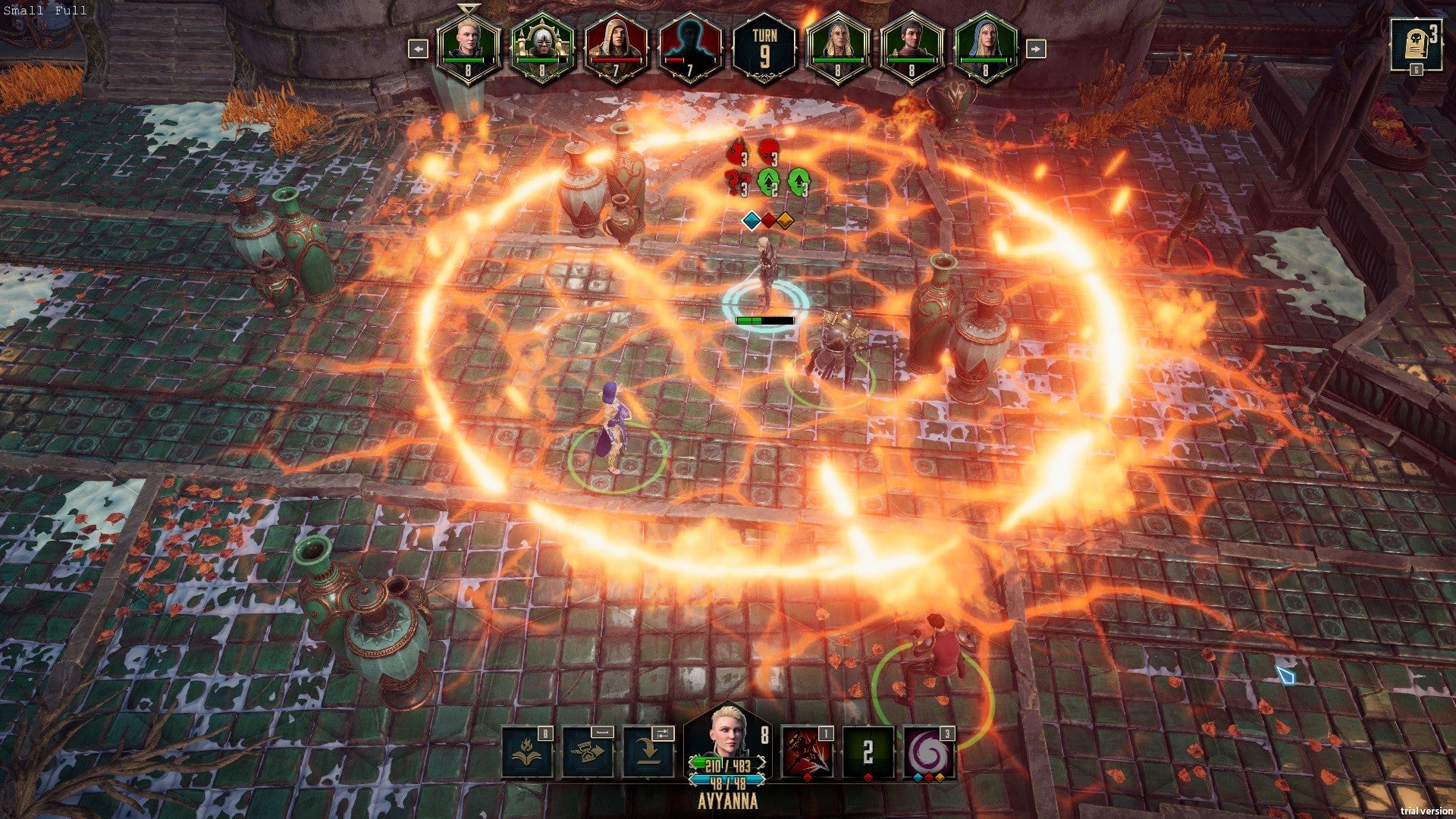Screen dimensions: 1456x819
Task: Select the blonde woman's portrait in turn order
Action: tap(468, 47)
